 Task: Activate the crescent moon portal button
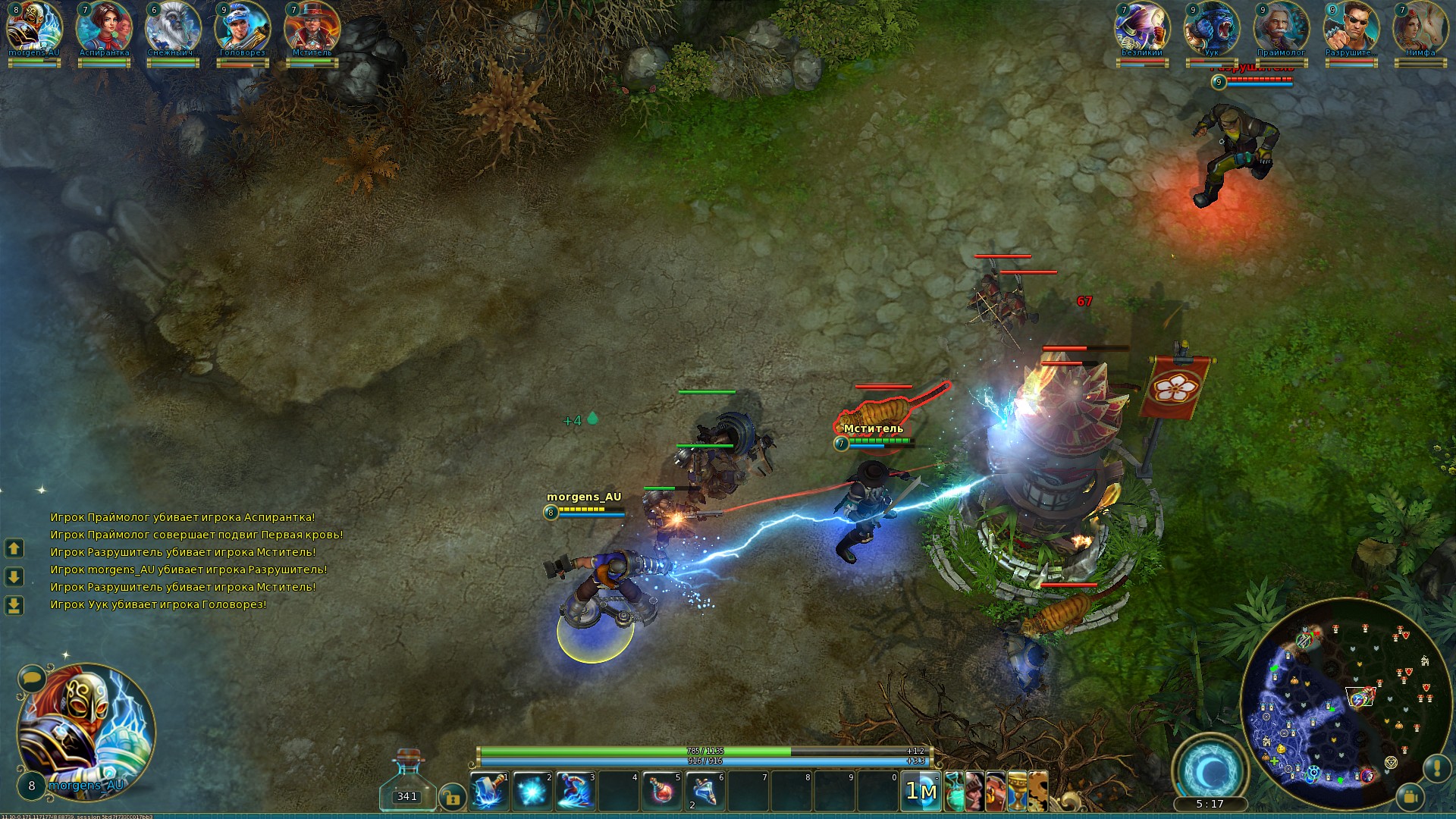point(1210,770)
